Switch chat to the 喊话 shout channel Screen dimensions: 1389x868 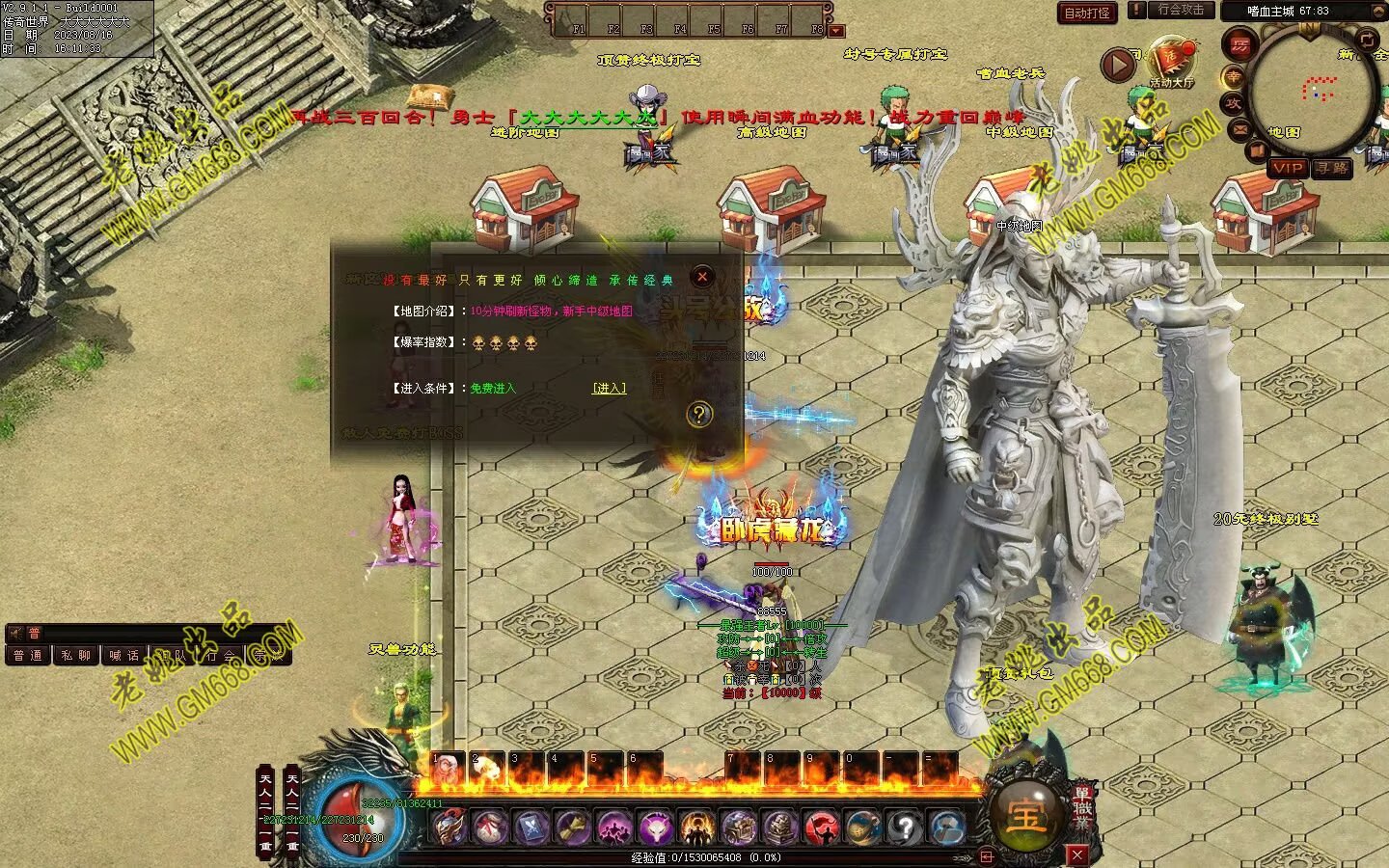click(123, 655)
